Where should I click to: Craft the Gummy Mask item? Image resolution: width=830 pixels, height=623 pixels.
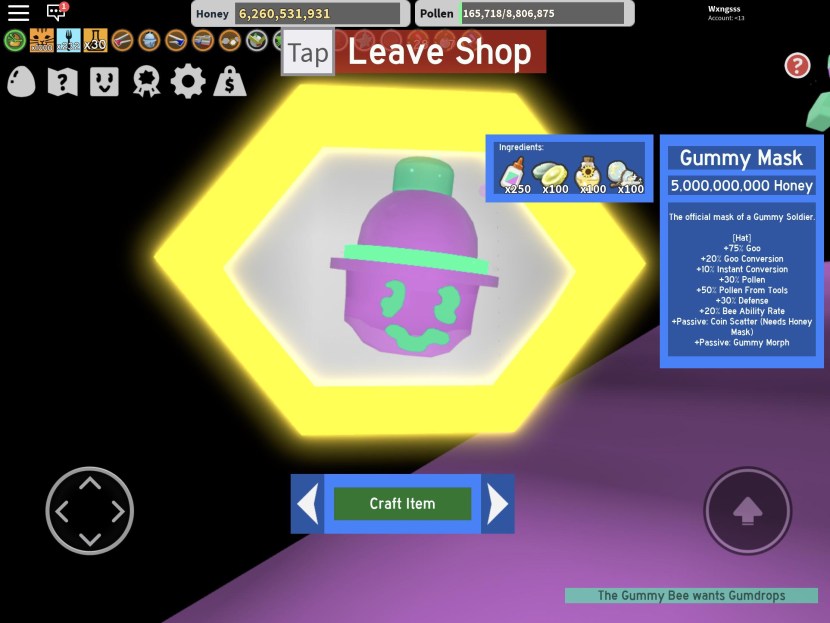pos(402,504)
